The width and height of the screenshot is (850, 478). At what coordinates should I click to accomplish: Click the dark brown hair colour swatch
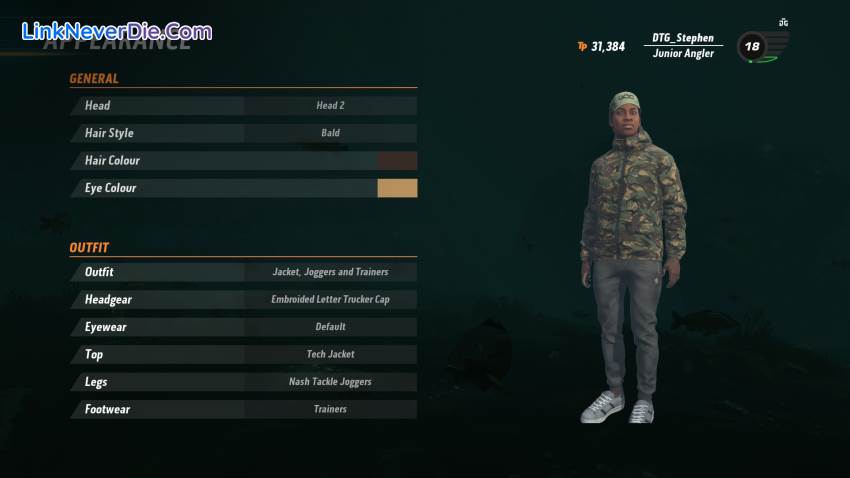click(x=397, y=160)
